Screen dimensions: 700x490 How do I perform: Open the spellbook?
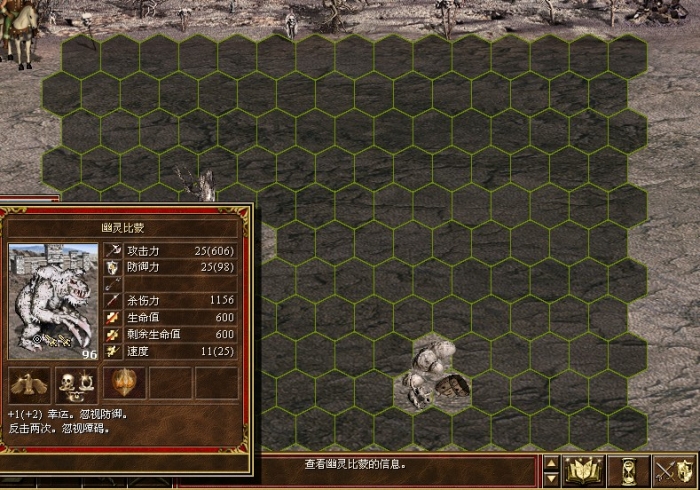pos(581,471)
